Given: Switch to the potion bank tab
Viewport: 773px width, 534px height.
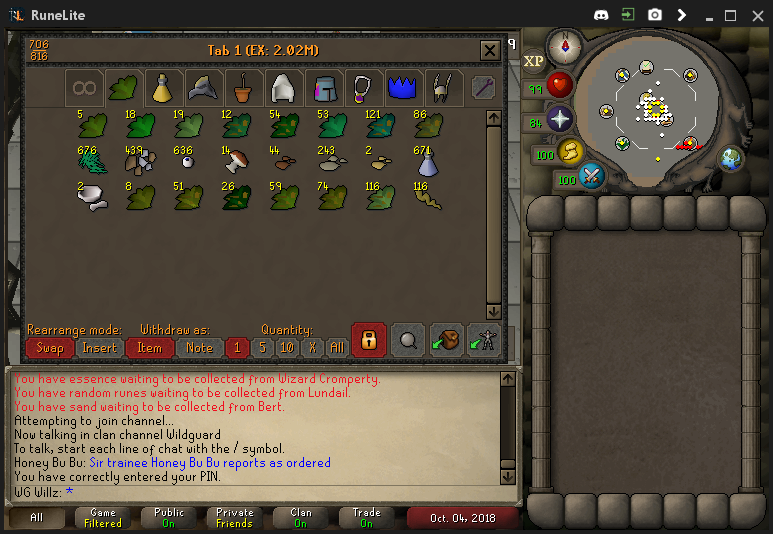Looking at the screenshot, I should pos(163,88).
